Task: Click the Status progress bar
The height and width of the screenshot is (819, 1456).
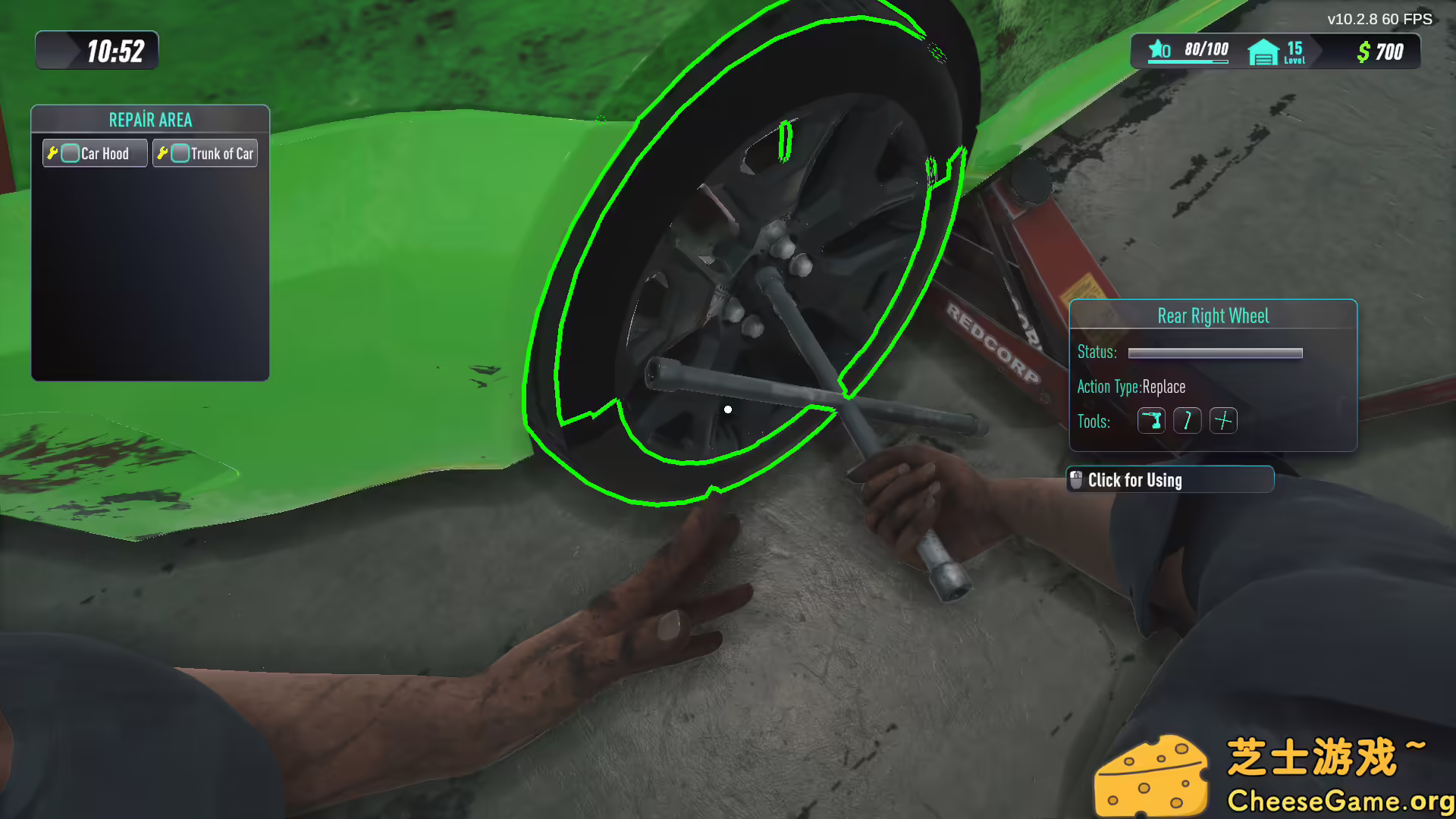Action: pyautogui.click(x=1213, y=353)
